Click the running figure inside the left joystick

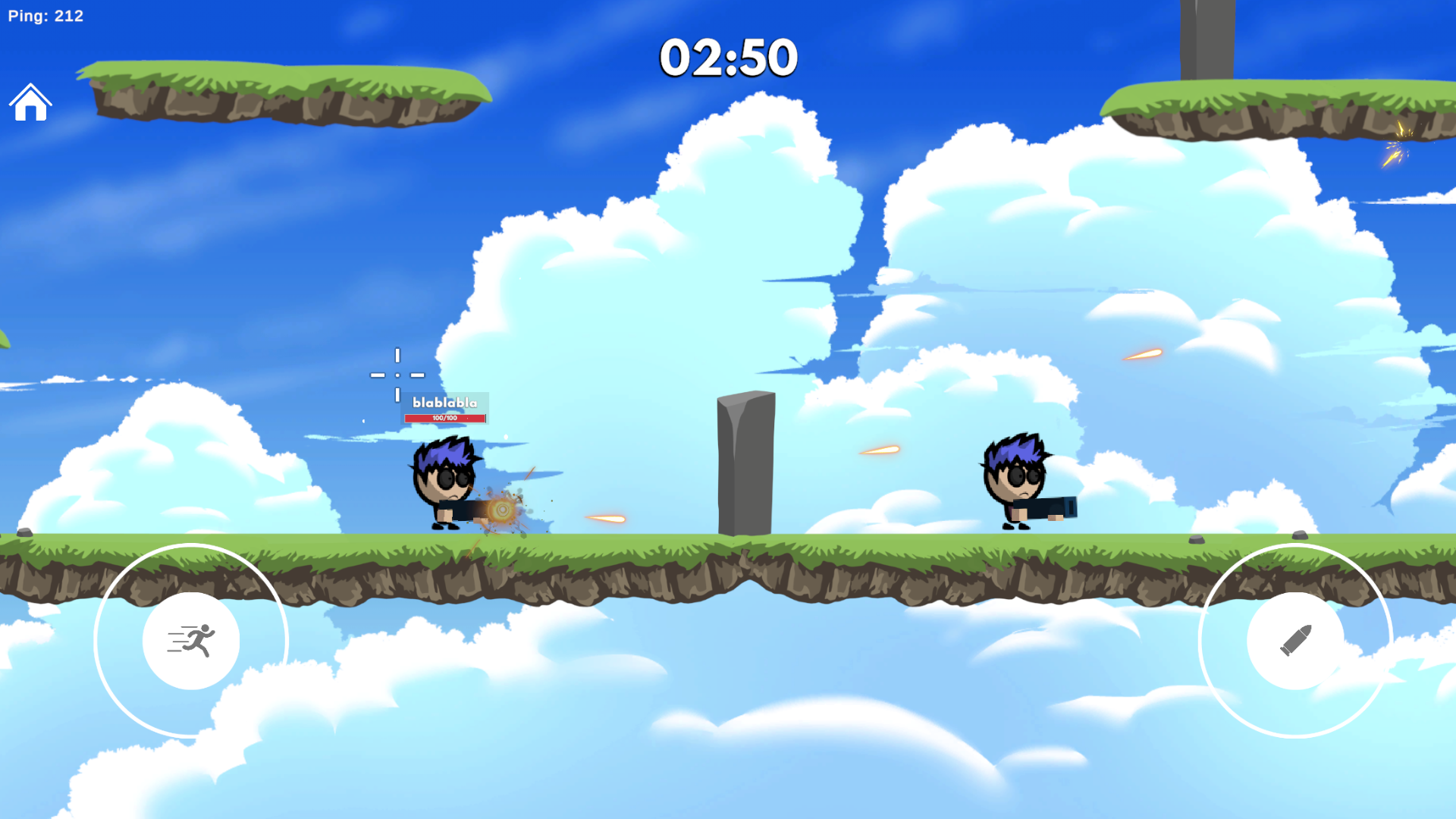(192, 641)
